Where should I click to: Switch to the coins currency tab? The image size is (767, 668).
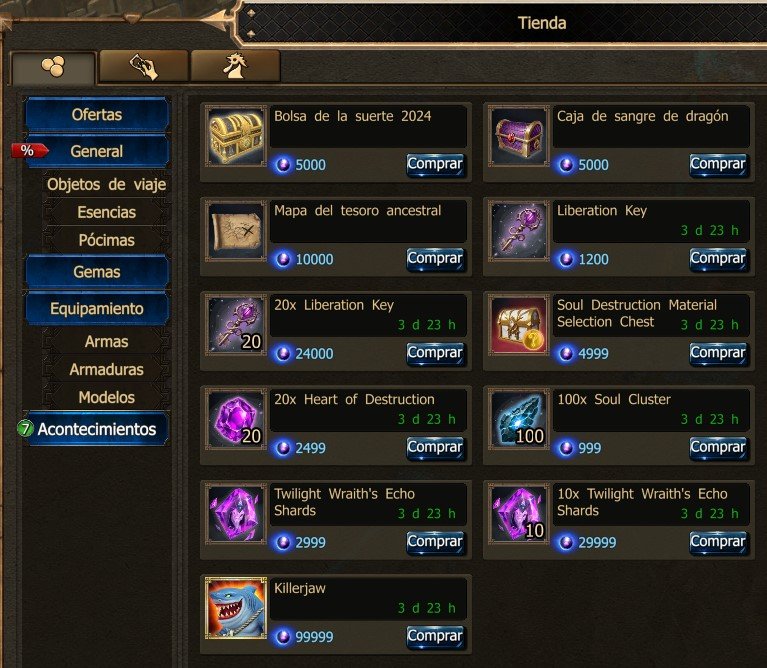click(53, 67)
